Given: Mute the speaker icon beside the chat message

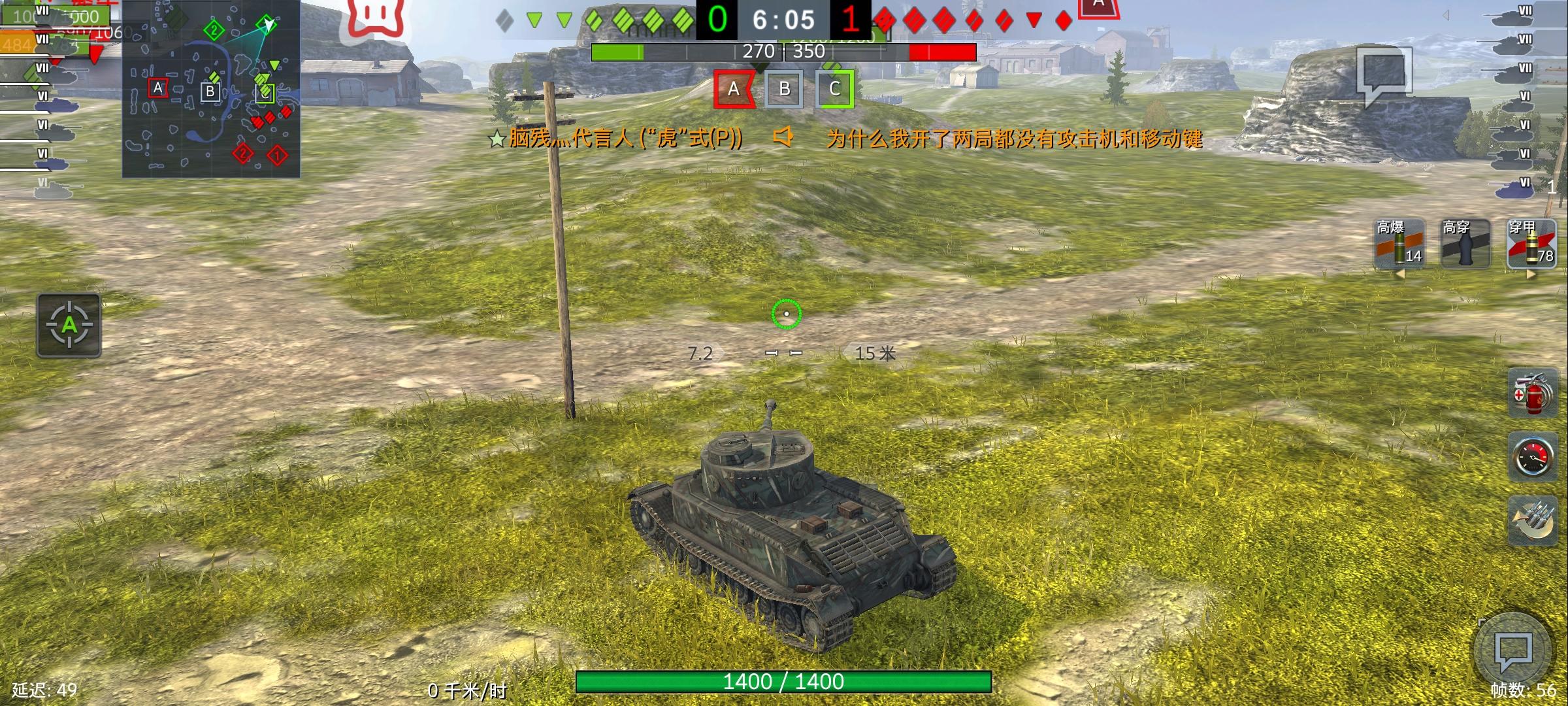Looking at the screenshot, I should click(784, 139).
